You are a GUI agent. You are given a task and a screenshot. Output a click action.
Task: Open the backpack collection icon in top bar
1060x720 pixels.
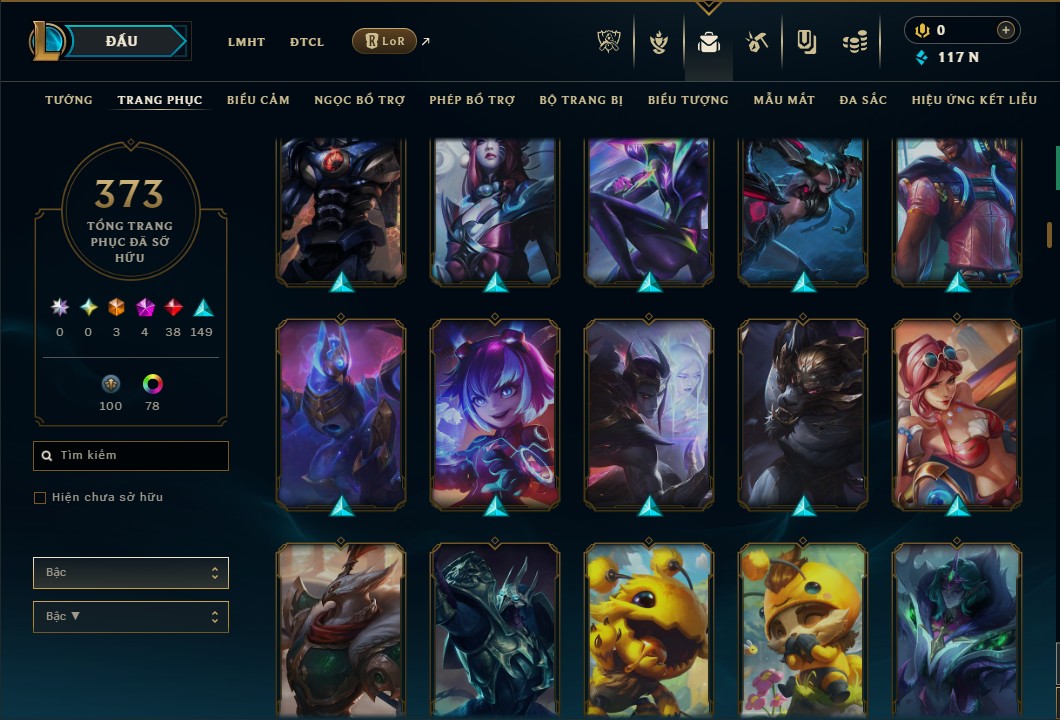coord(709,43)
